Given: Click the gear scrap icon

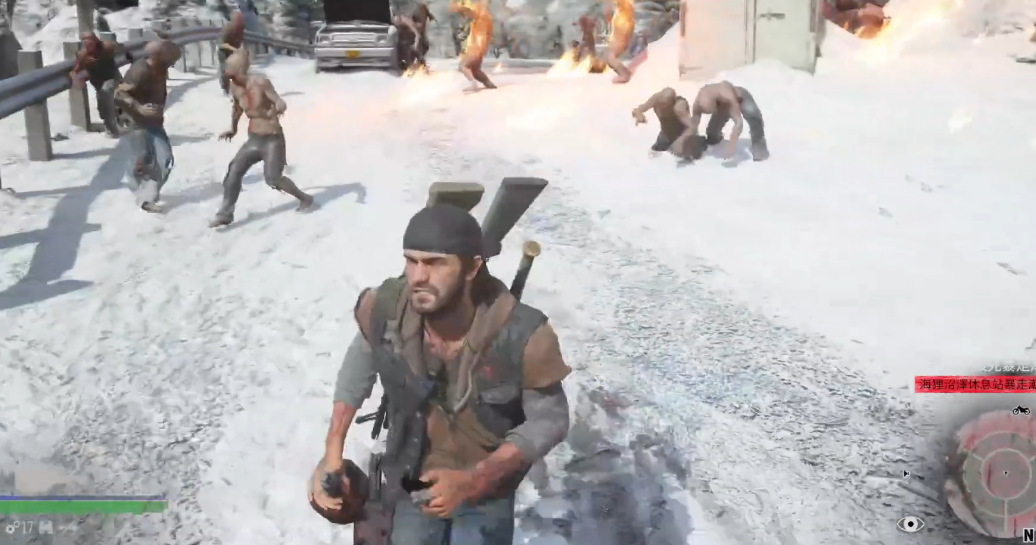Looking at the screenshot, I should (11, 527).
